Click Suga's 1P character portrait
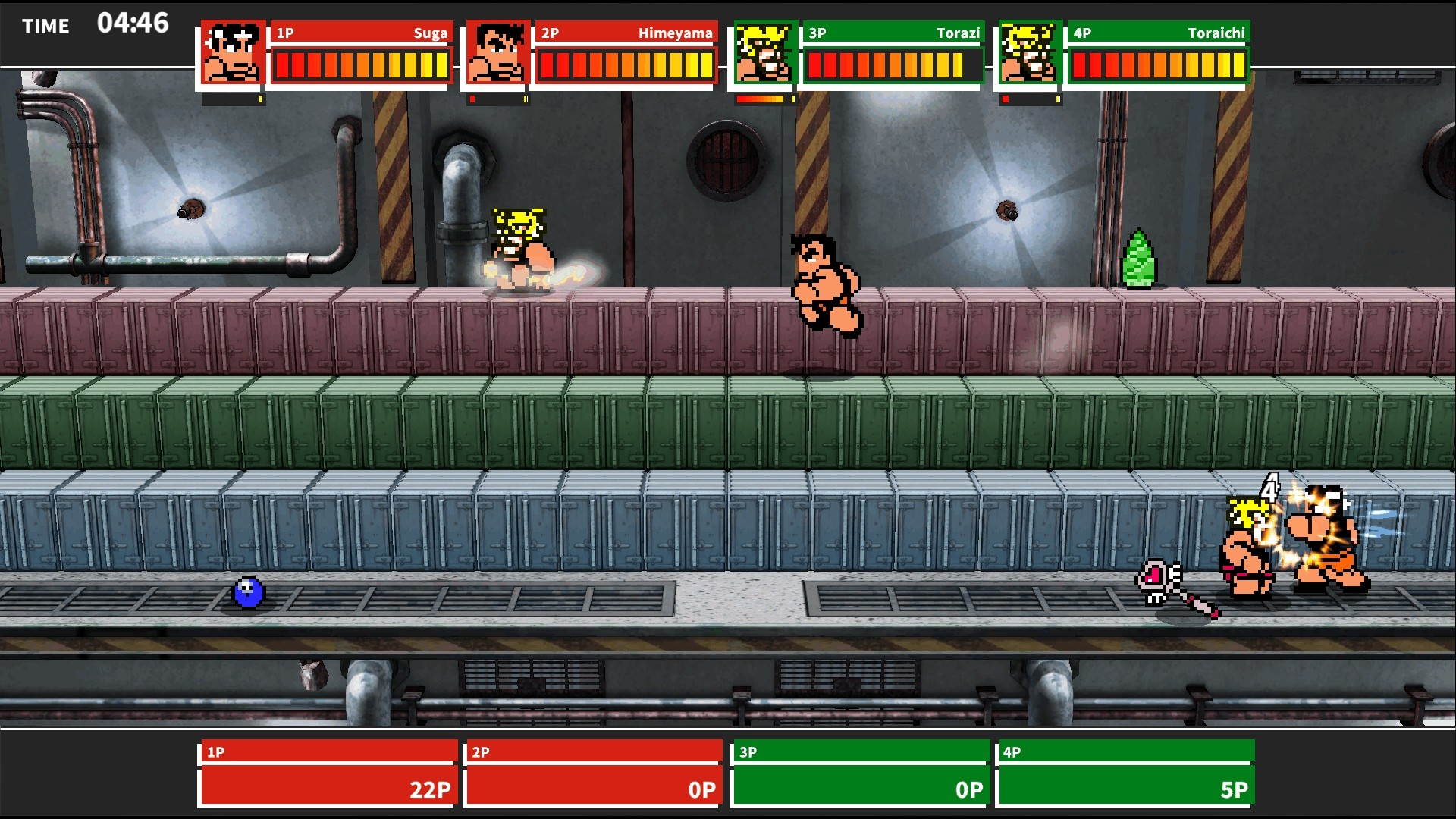 (231, 53)
